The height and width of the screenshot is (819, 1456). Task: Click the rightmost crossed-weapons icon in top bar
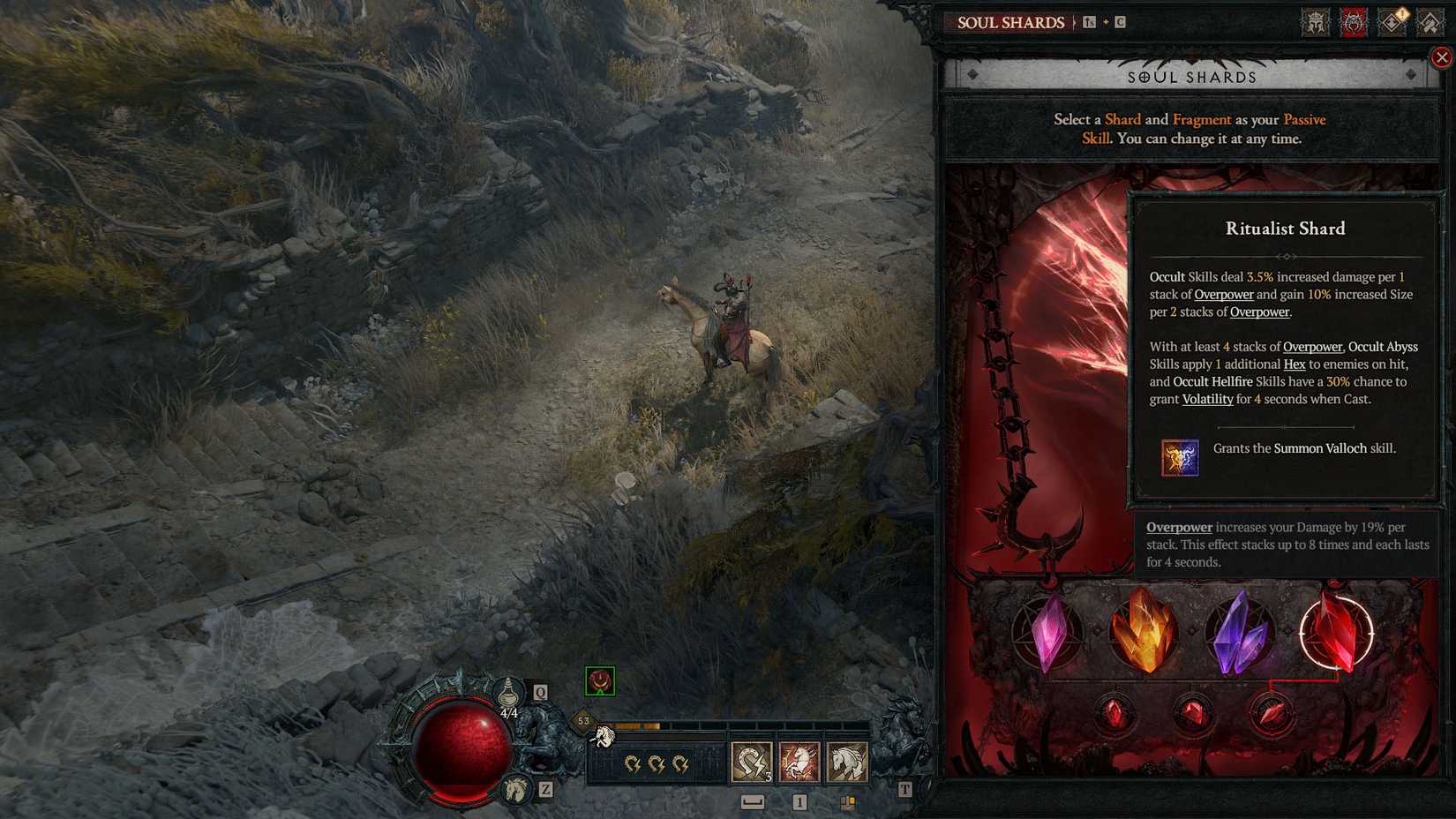pos(1429,24)
